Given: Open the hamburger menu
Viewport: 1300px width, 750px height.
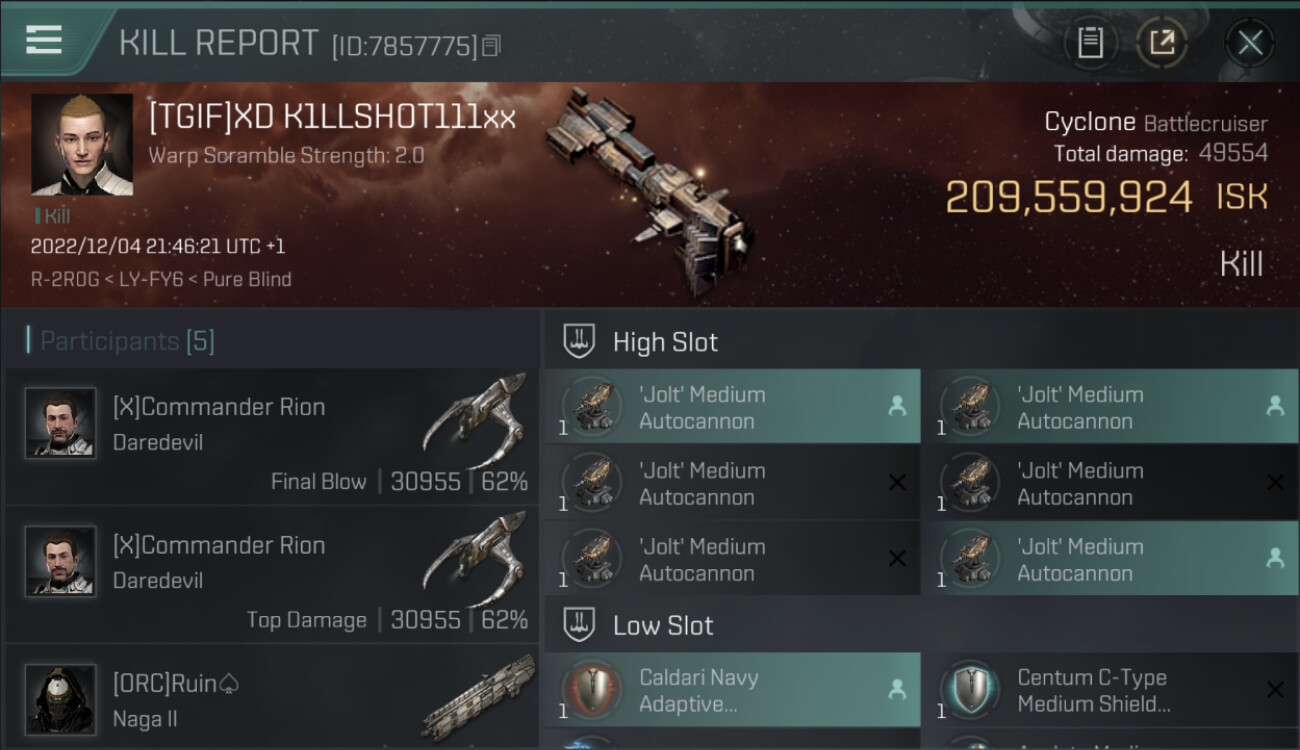Looking at the screenshot, I should click(44, 40).
